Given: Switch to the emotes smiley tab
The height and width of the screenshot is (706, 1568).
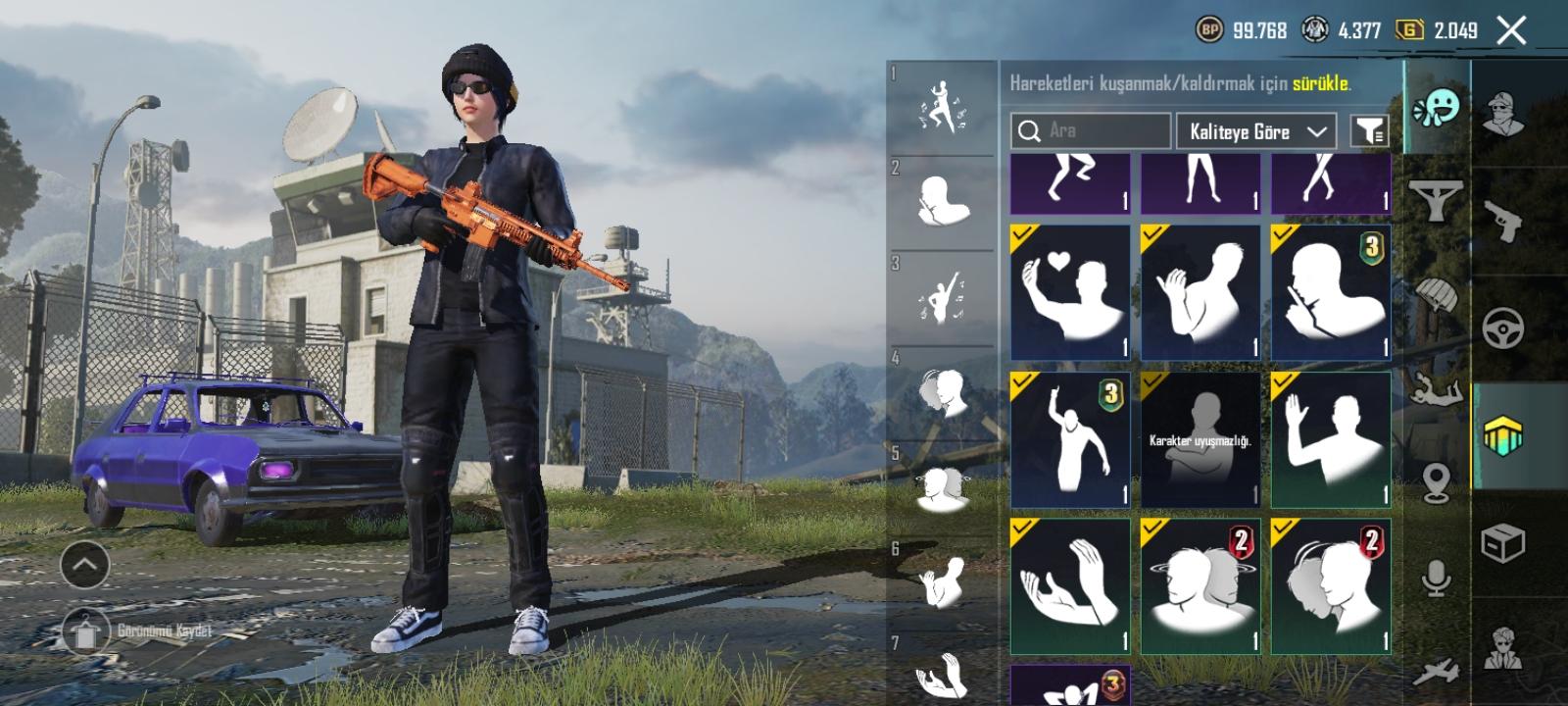Looking at the screenshot, I should [1436, 108].
